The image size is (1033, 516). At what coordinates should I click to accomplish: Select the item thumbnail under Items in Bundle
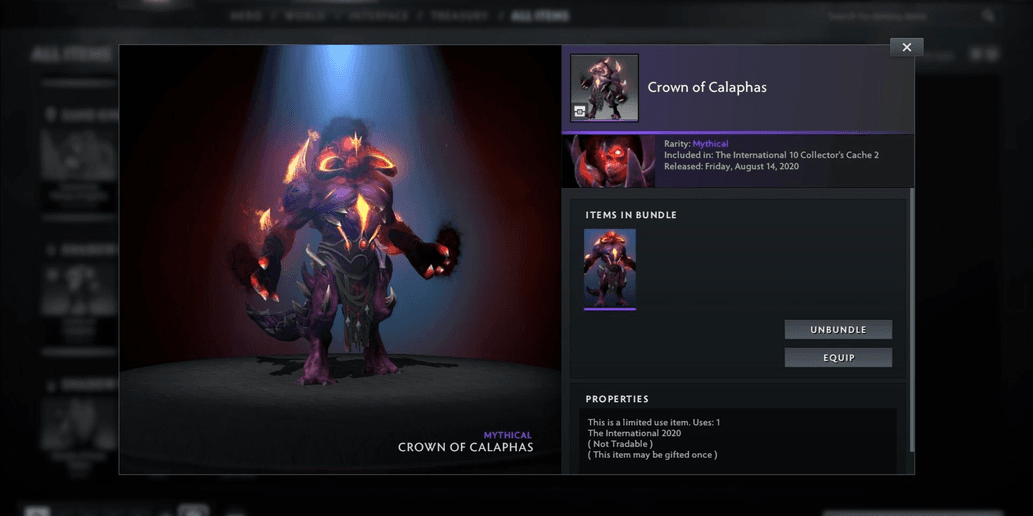coord(610,268)
